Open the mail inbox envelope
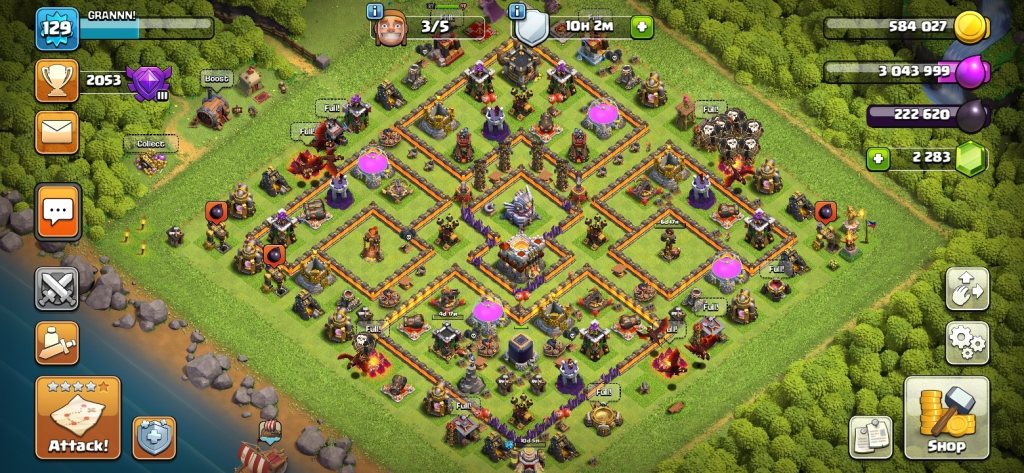1024x473 pixels. coord(57,132)
